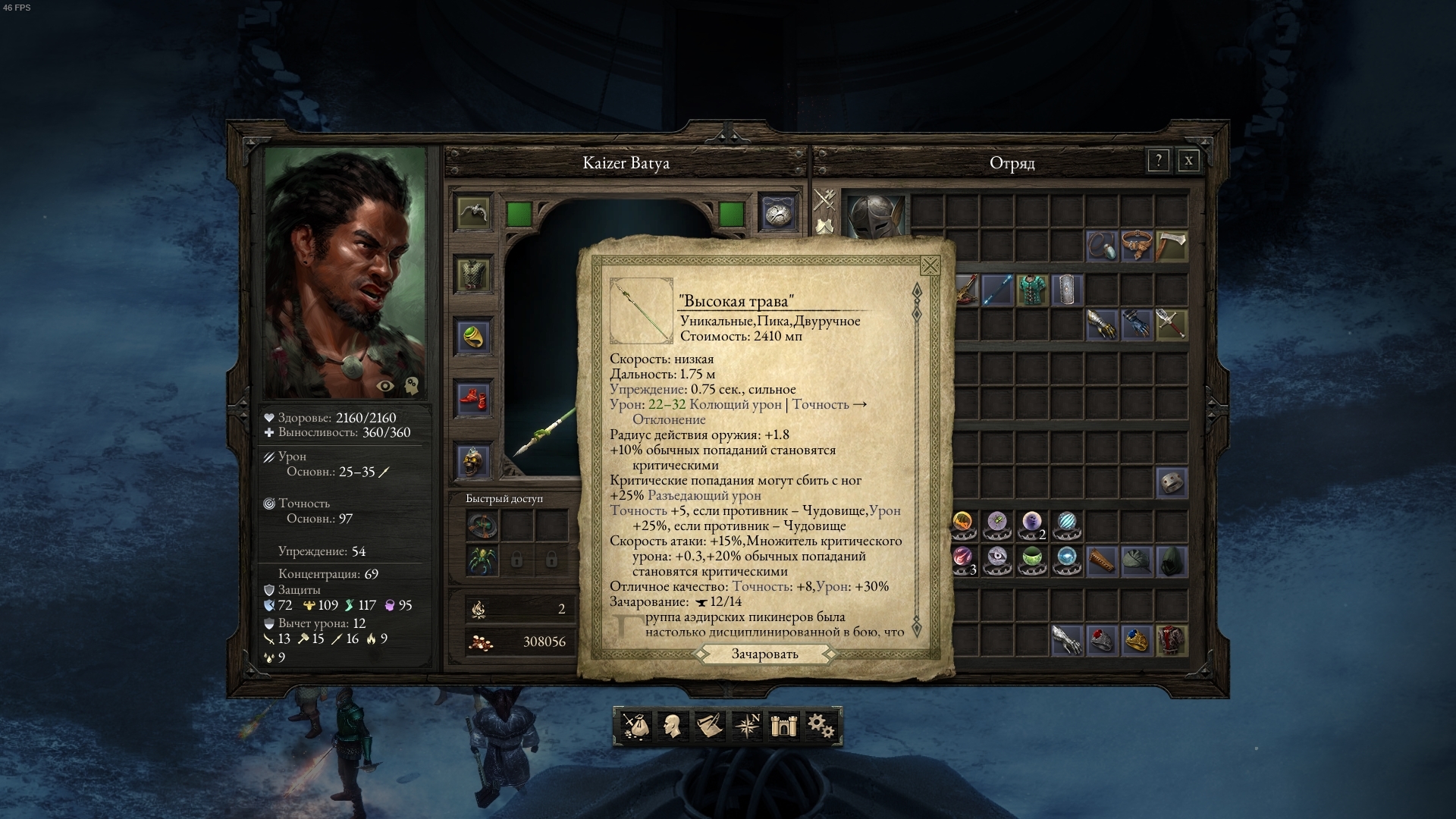Open the character sheet head icon
Screen dimensions: 1456x819
pos(672,726)
